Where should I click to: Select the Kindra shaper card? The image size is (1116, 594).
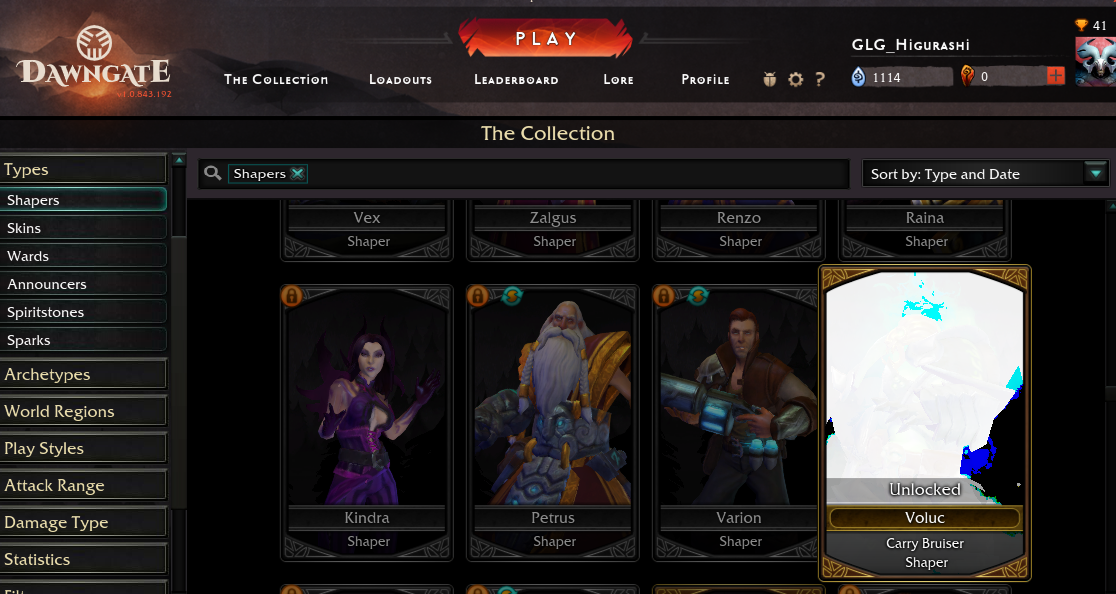point(368,420)
